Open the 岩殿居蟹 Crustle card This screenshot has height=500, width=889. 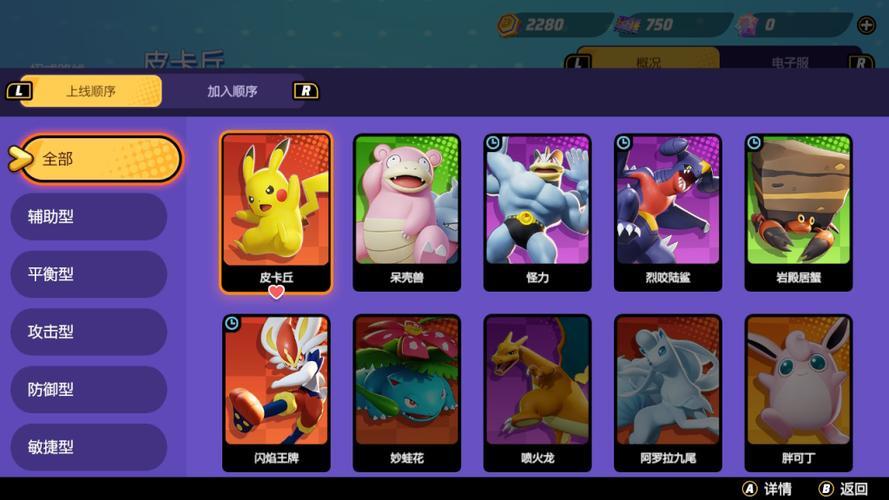[x=798, y=212]
